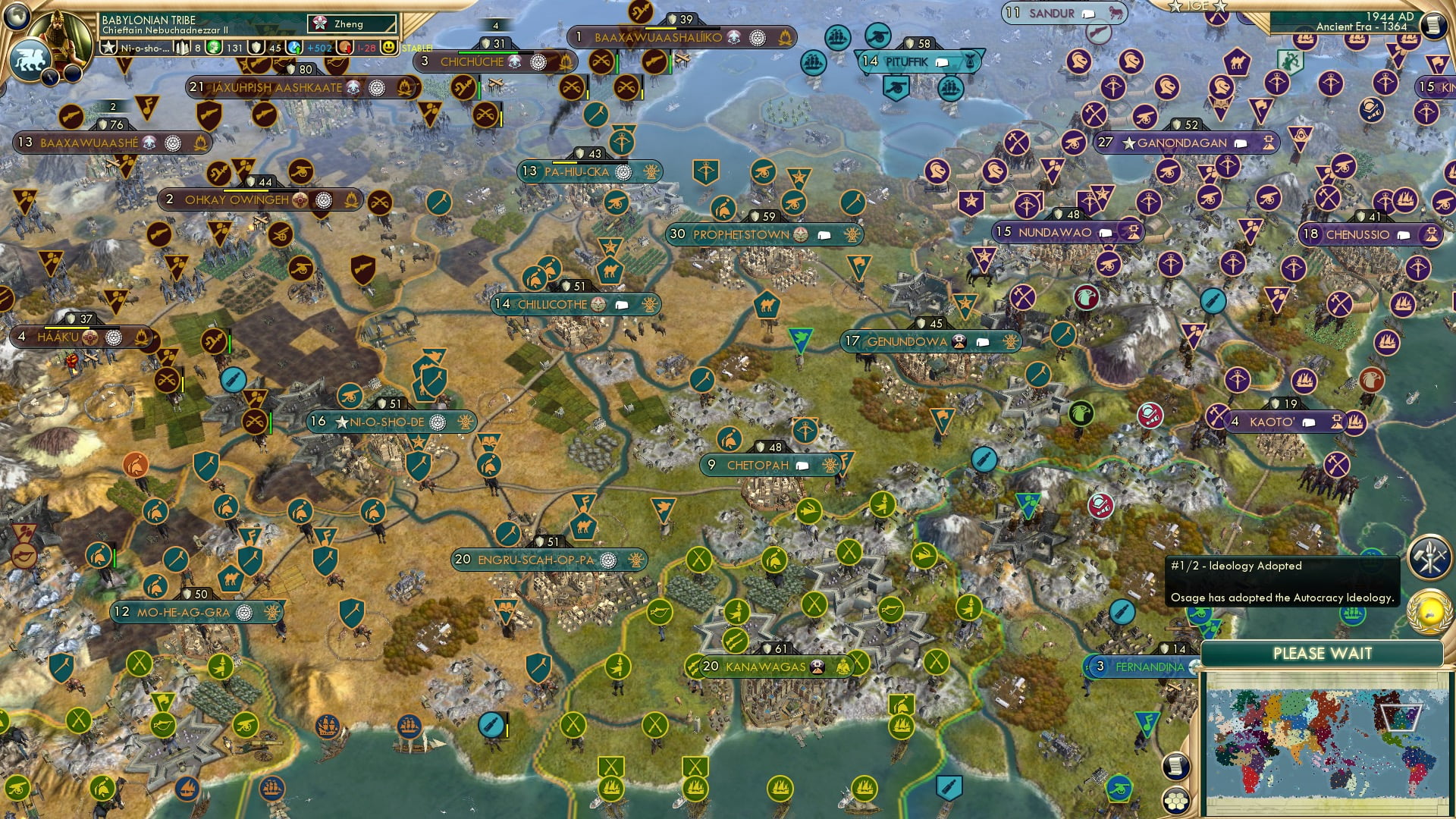Click the religion icon on the Chillicothe banner

coord(599,305)
